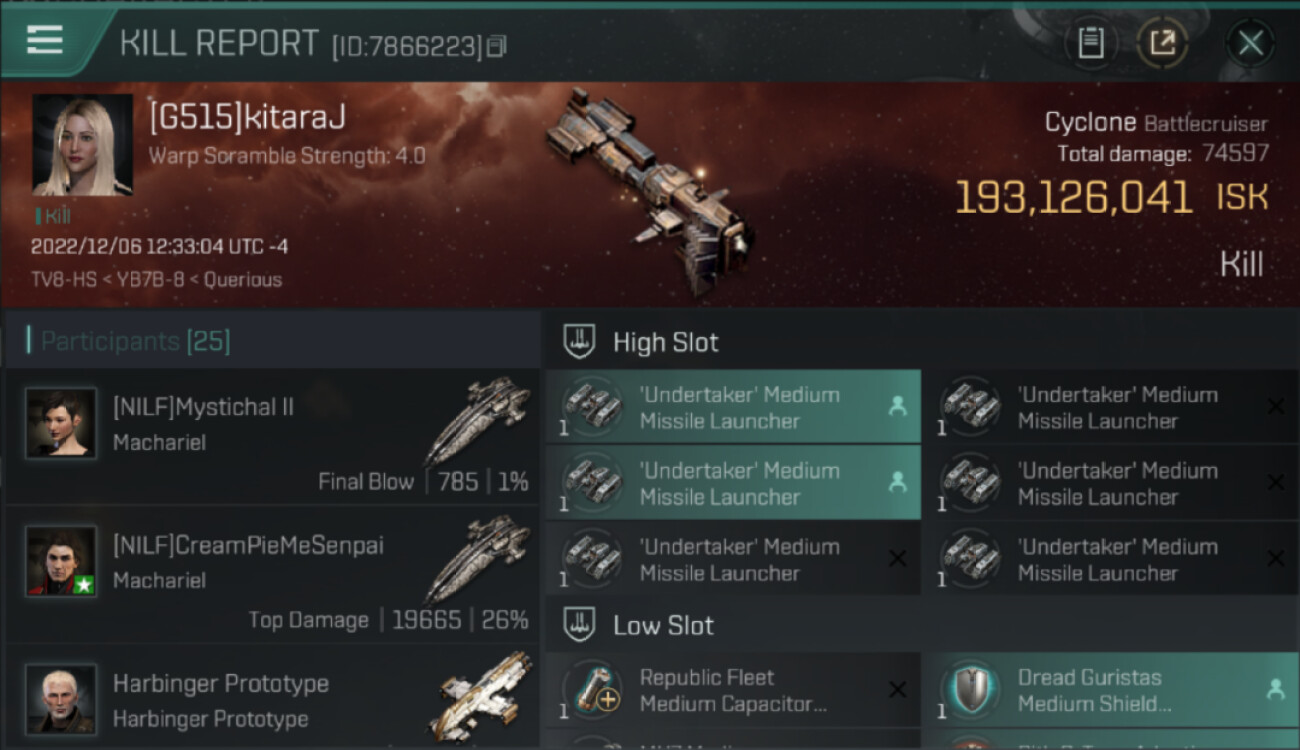
Task: Open the hamburger menu
Action: (45, 40)
